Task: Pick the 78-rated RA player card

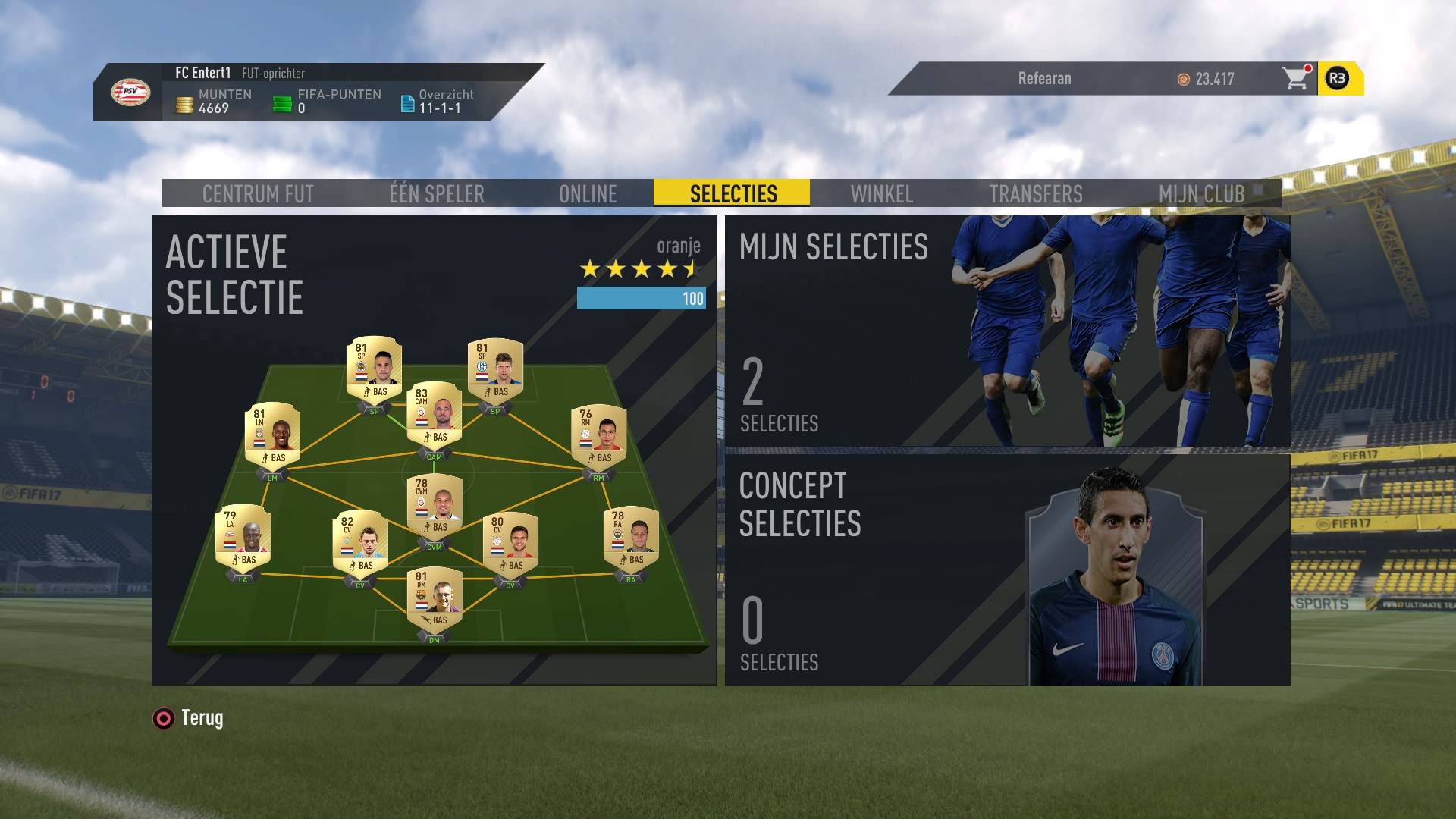Action: pyautogui.click(x=631, y=538)
